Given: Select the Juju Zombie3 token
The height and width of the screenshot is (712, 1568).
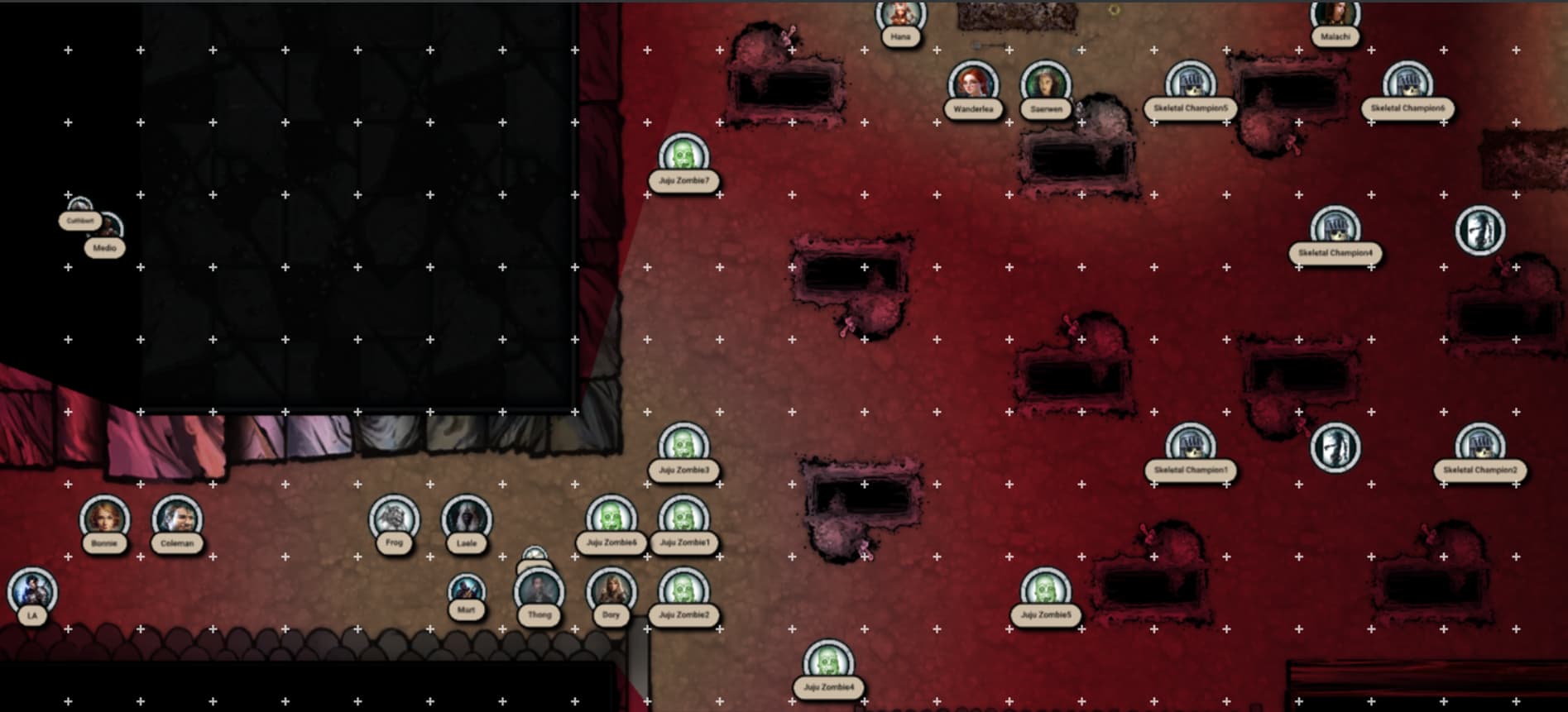Looking at the screenshot, I should 683,446.
